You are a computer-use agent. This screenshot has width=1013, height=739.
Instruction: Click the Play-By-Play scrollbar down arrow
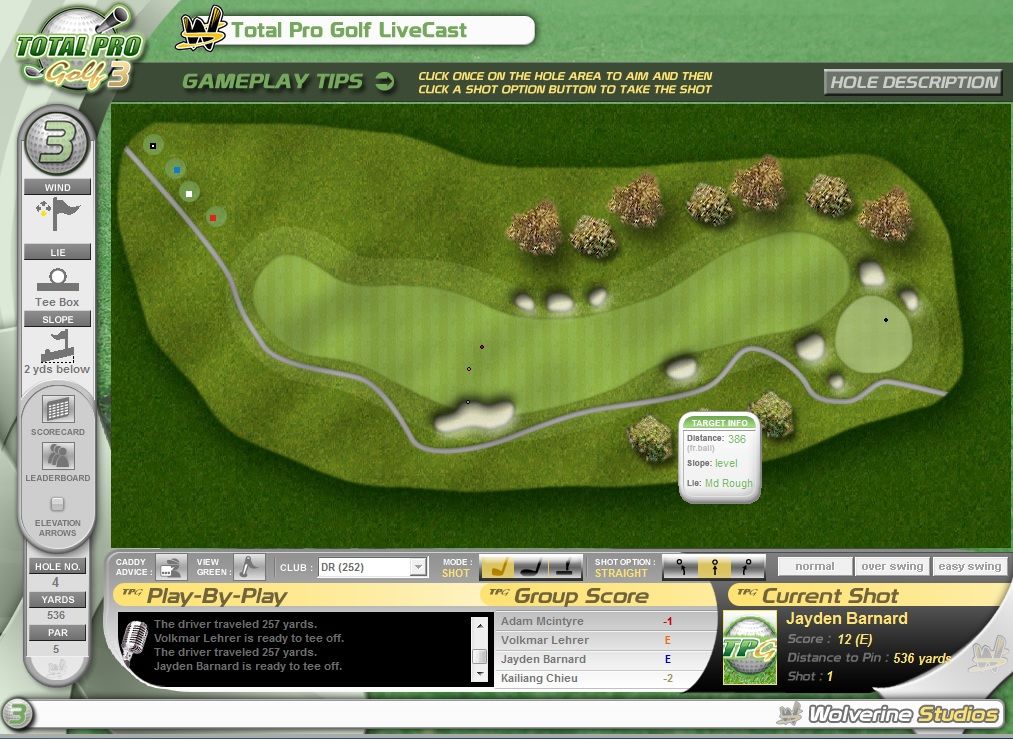tap(480, 675)
